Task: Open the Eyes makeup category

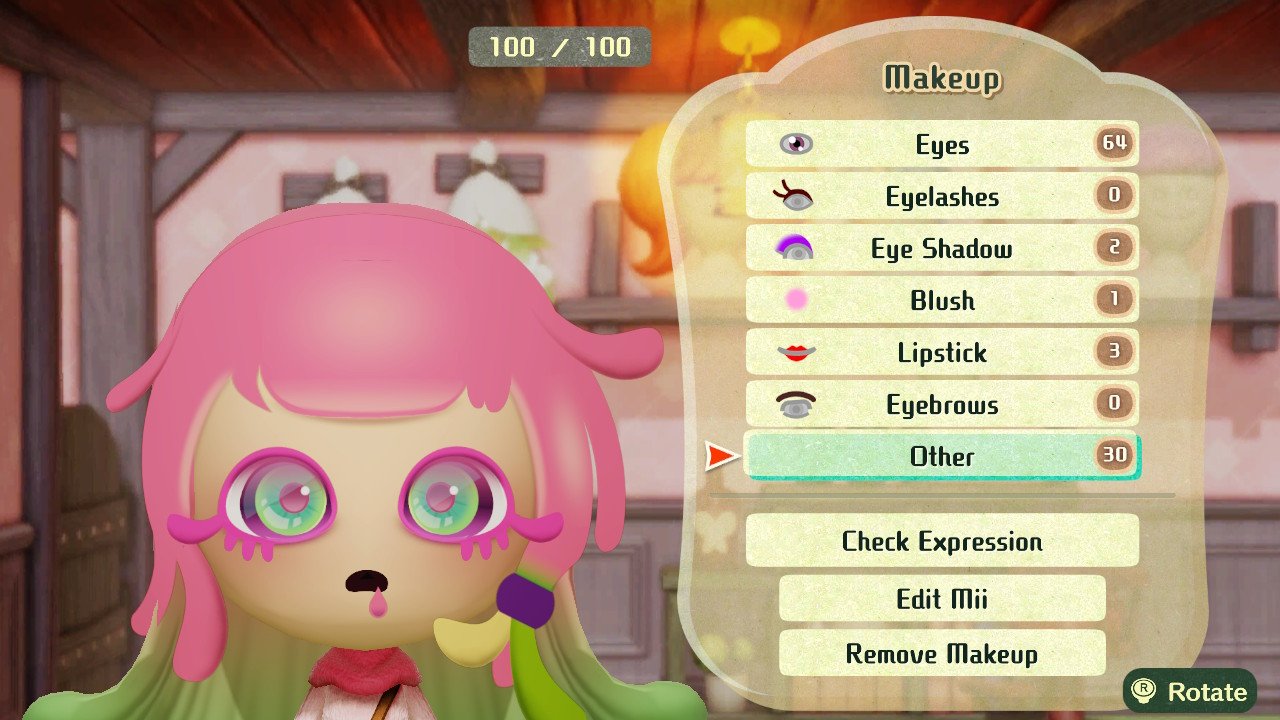Action: coord(940,144)
